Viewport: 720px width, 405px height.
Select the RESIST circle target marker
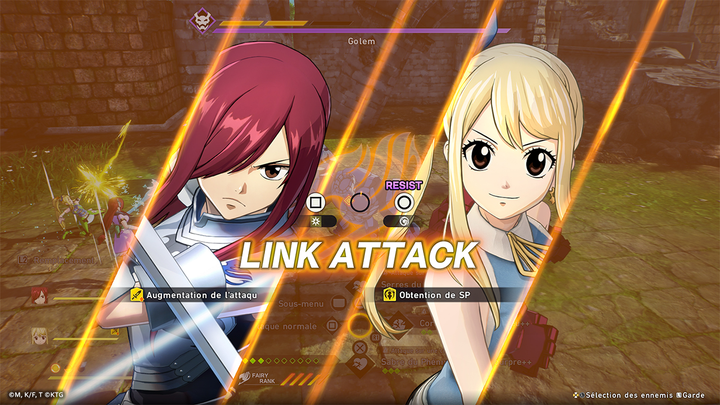click(x=404, y=202)
